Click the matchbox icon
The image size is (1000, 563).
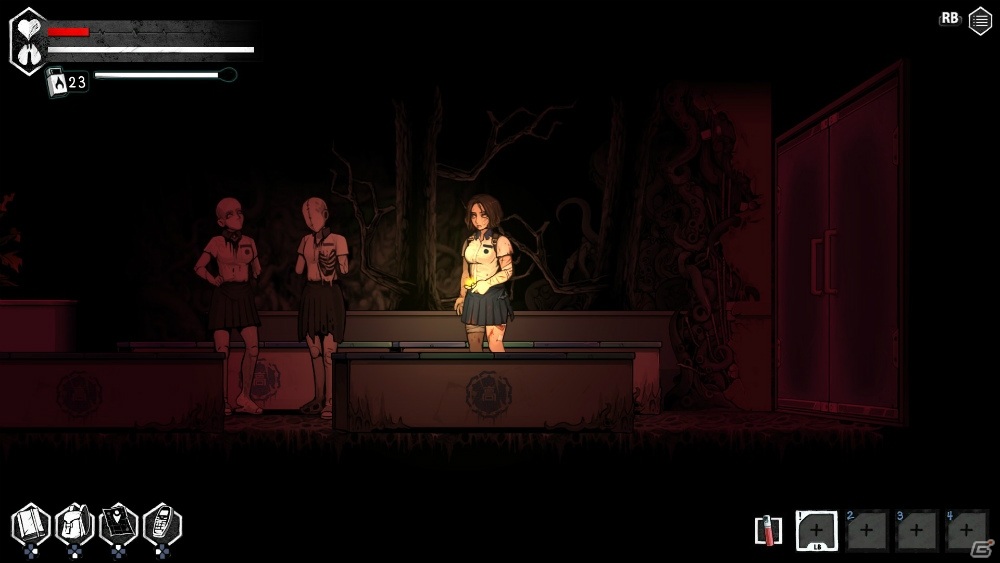tap(56, 82)
